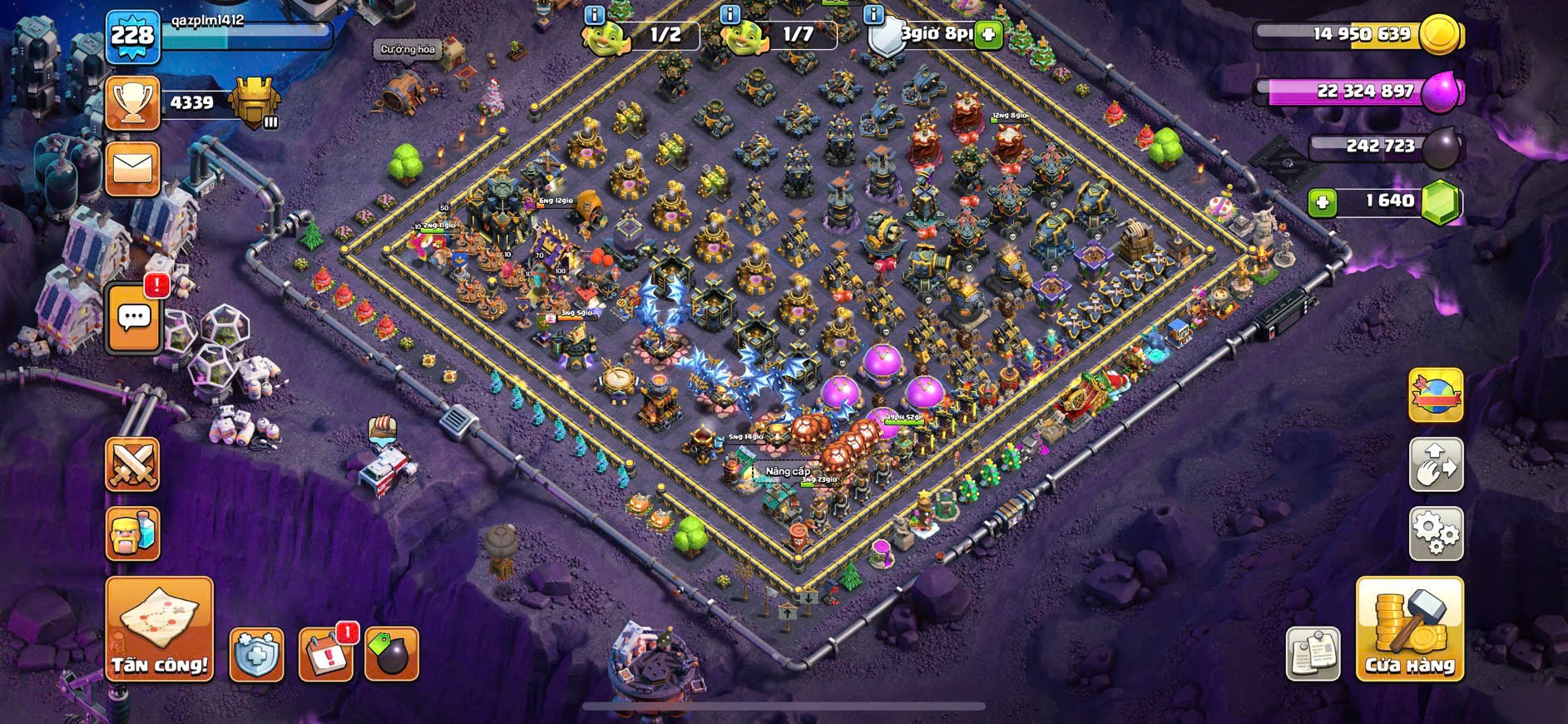Image resolution: width=1568 pixels, height=724 pixels.
Task: Open the ore bomb trader icon
Action: click(x=391, y=655)
